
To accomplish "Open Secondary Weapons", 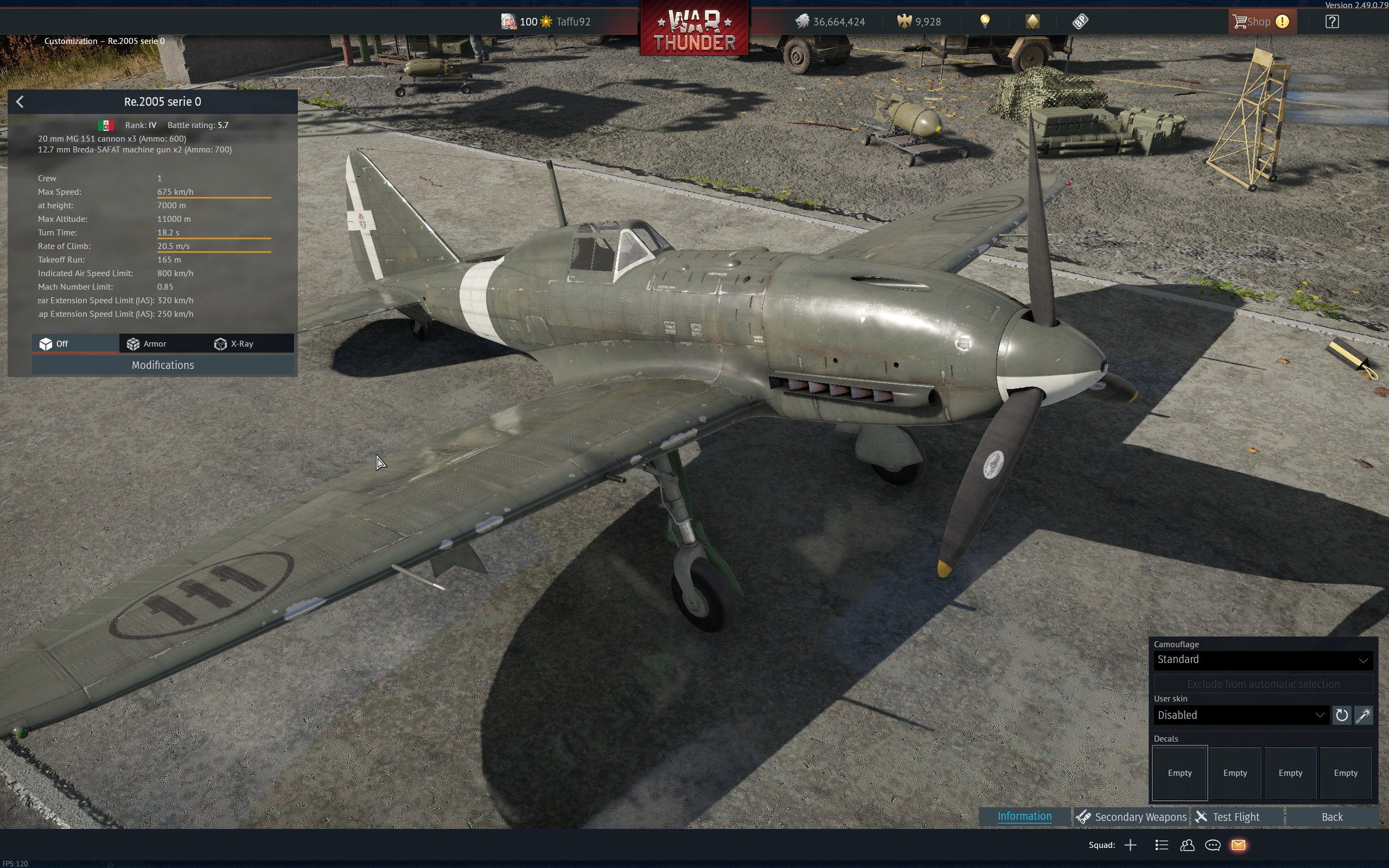I will [x=1131, y=817].
